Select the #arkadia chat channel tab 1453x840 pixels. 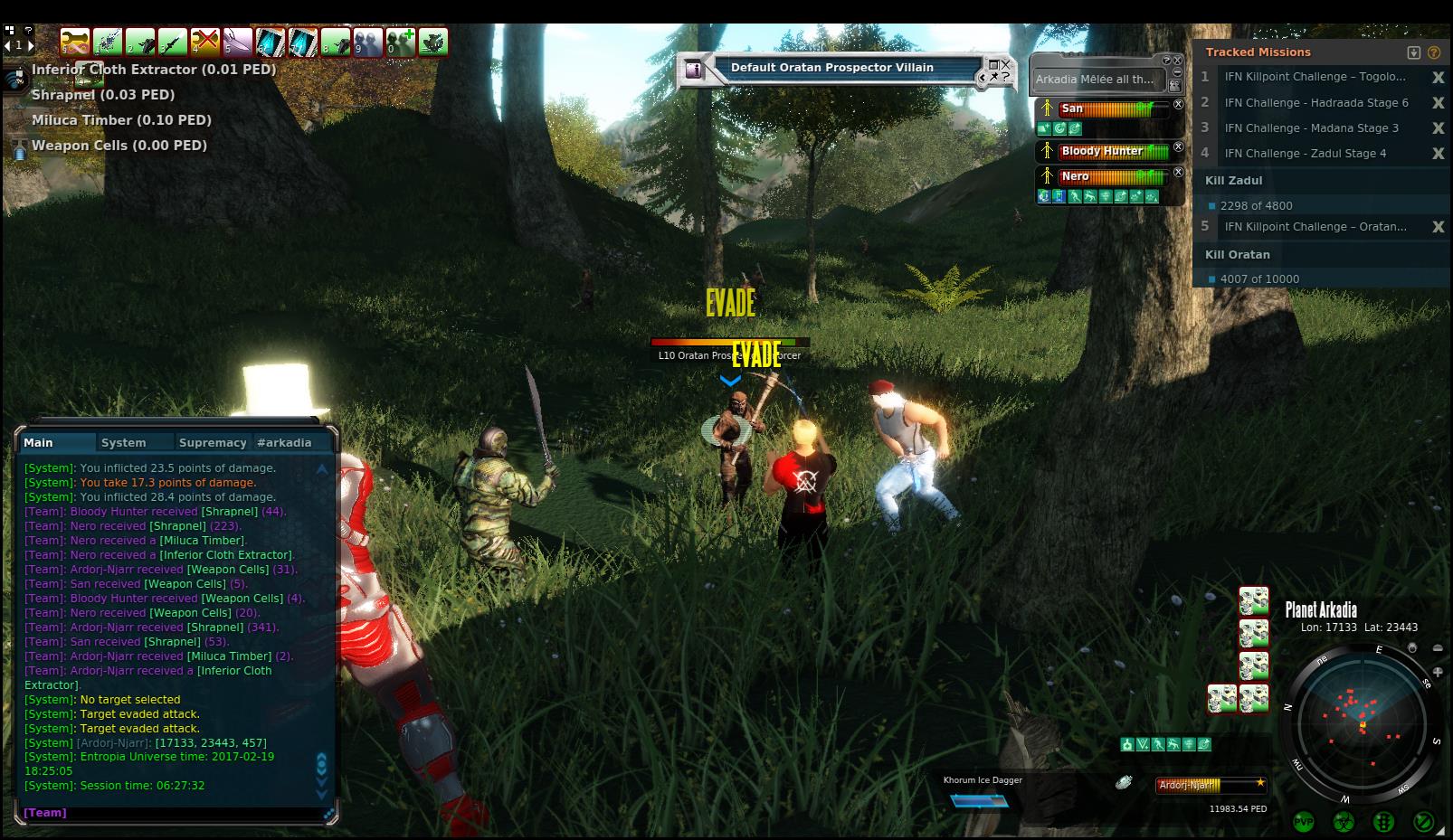tap(284, 442)
